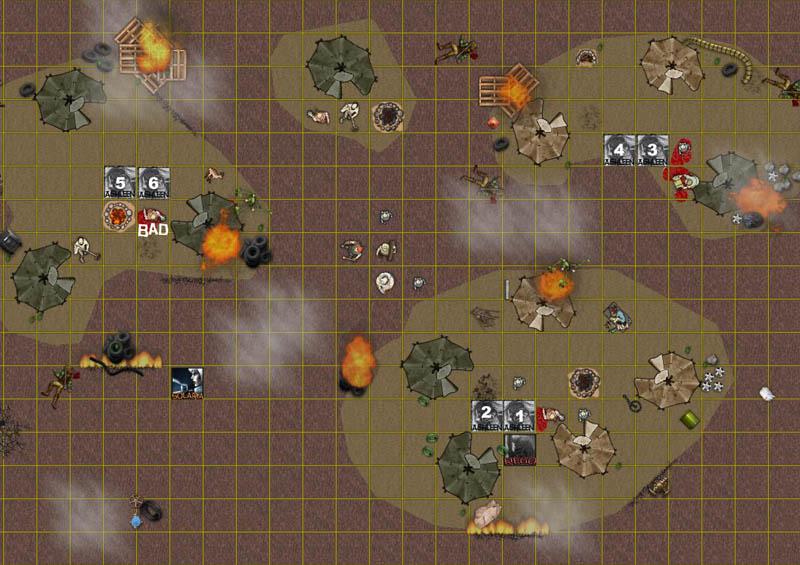
Task: Select the Ashleen token numbered 3
Action: pyautogui.click(x=652, y=150)
